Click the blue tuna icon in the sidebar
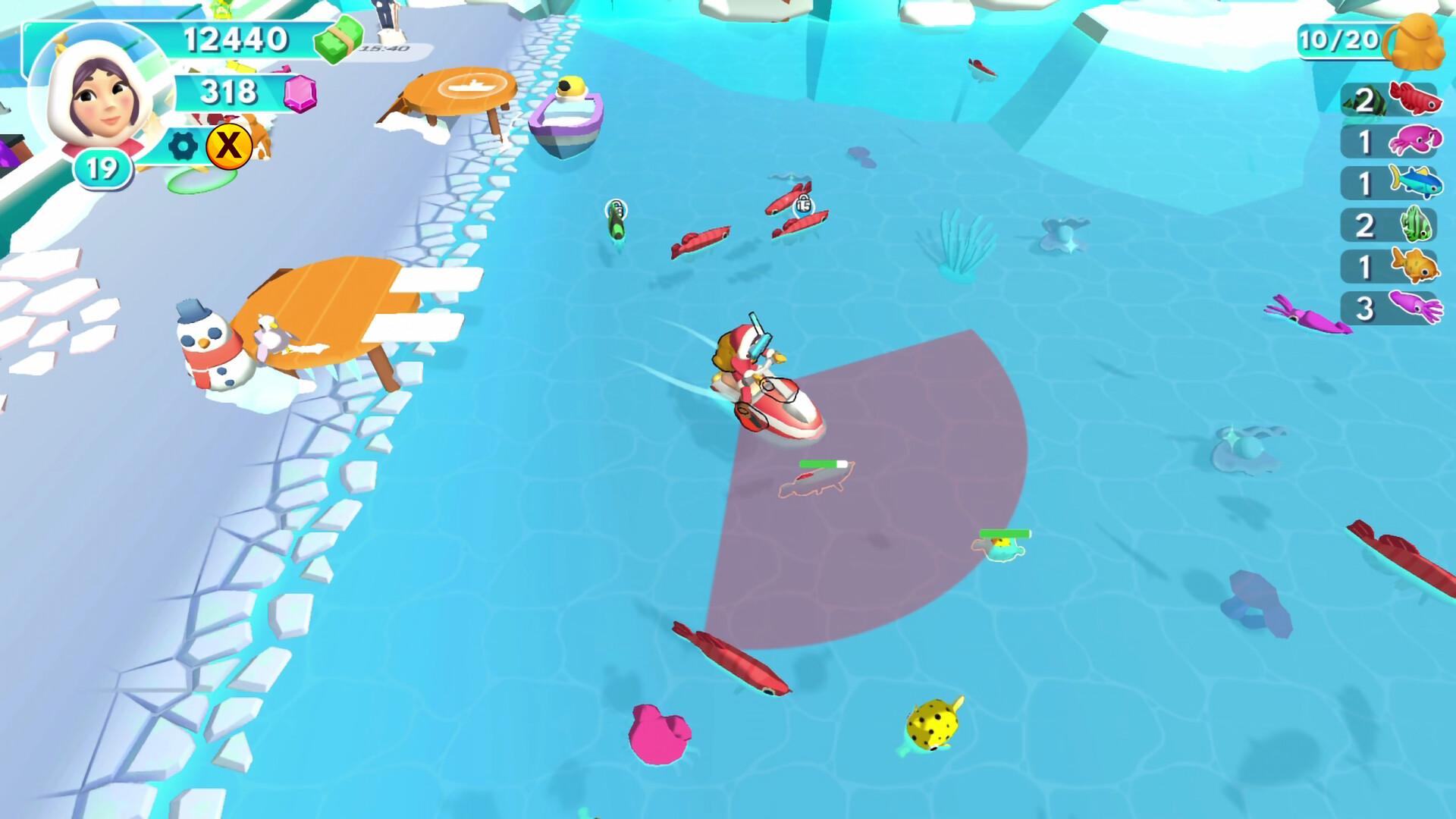Screen dimensions: 1456x819 point(1417,180)
